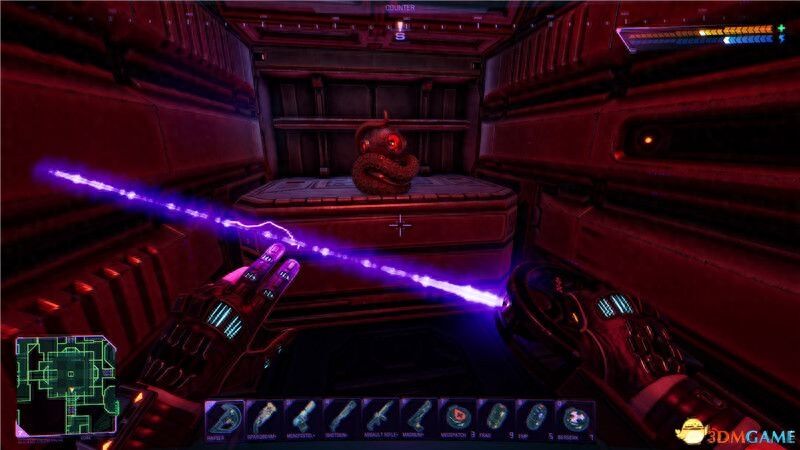Select the Rapier hotbar slot
The image size is (800, 450).
pos(225,417)
